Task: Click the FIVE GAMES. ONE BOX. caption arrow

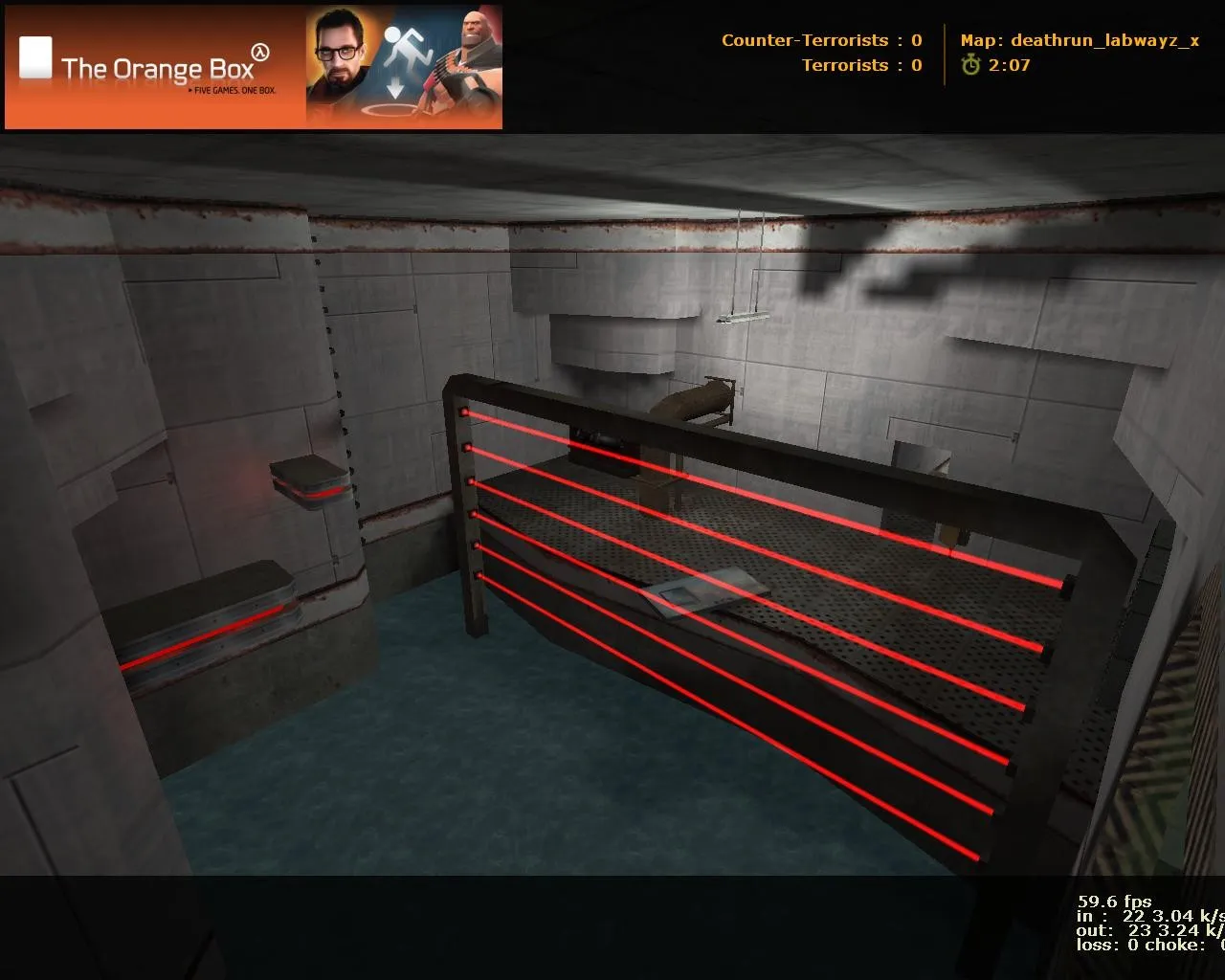Action: tap(189, 89)
